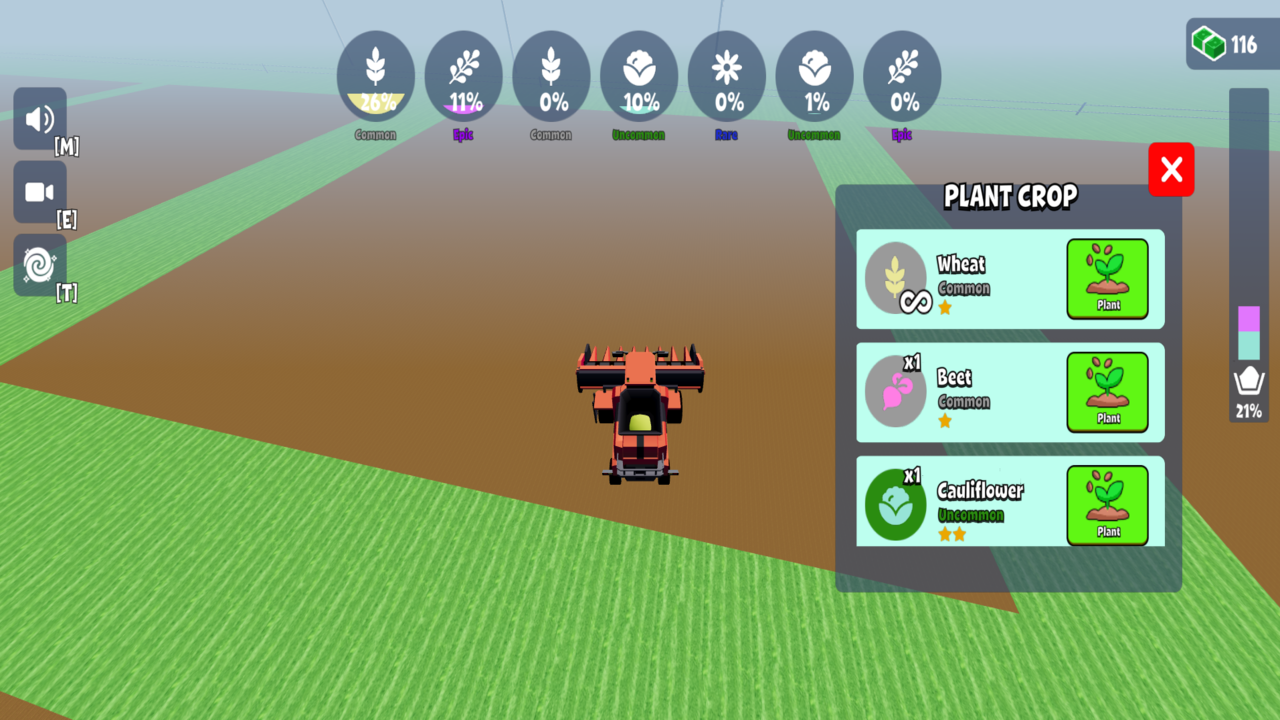Image resolution: width=1280 pixels, height=720 pixels.
Task: Select the 26% Common wheat crop icon
Action: (x=376, y=75)
